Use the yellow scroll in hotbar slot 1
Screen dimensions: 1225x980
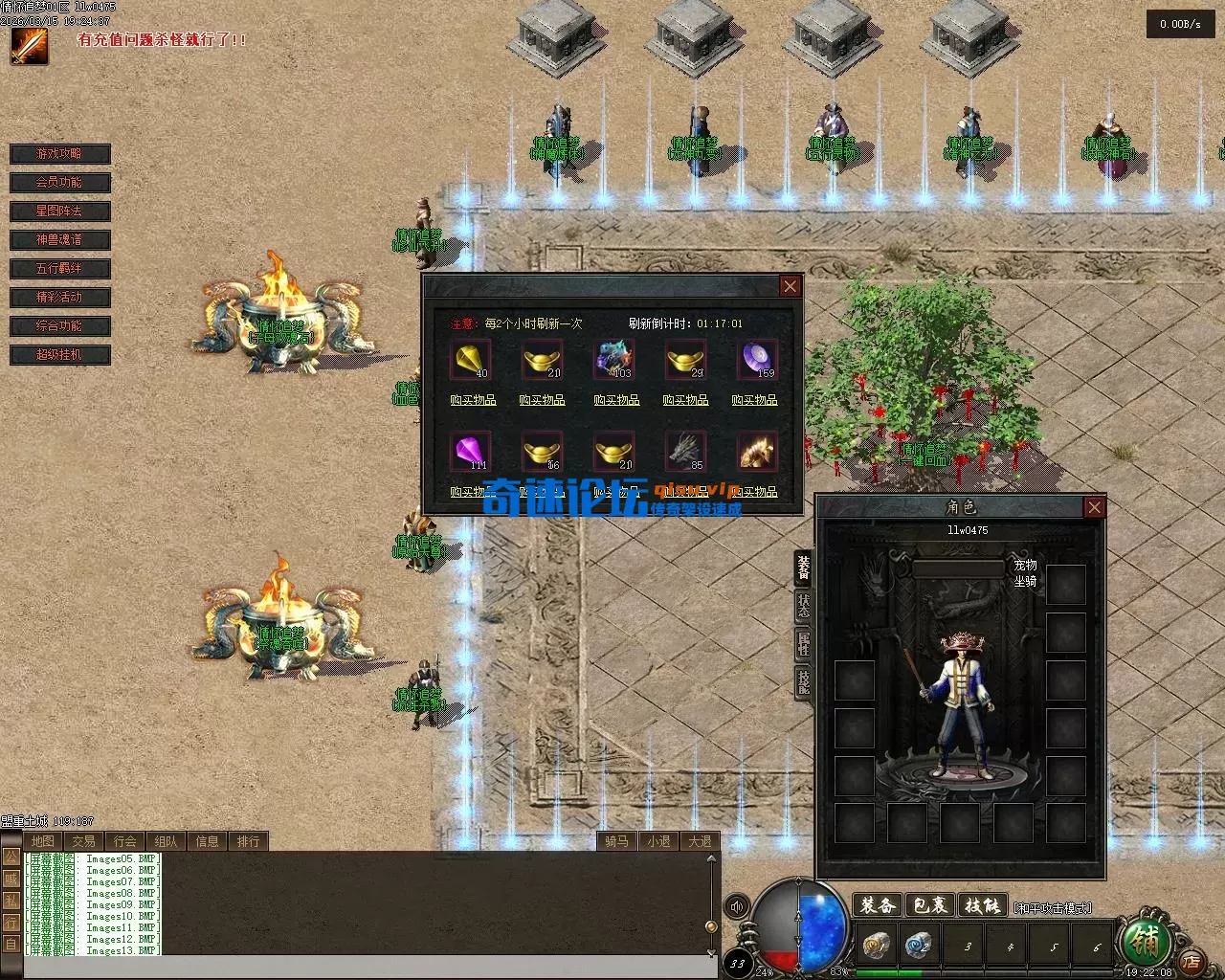tap(876, 946)
